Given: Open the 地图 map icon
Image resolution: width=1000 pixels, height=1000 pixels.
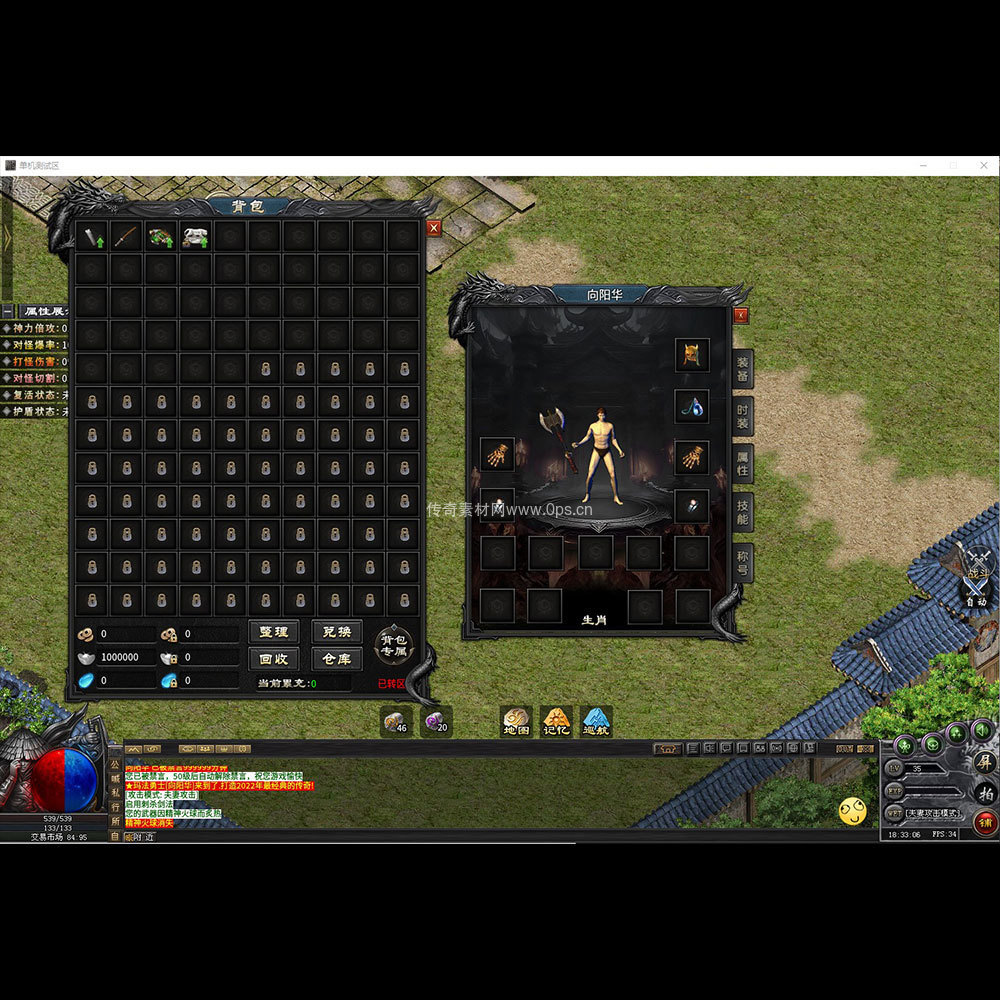Looking at the screenshot, I should click(517, 722).
